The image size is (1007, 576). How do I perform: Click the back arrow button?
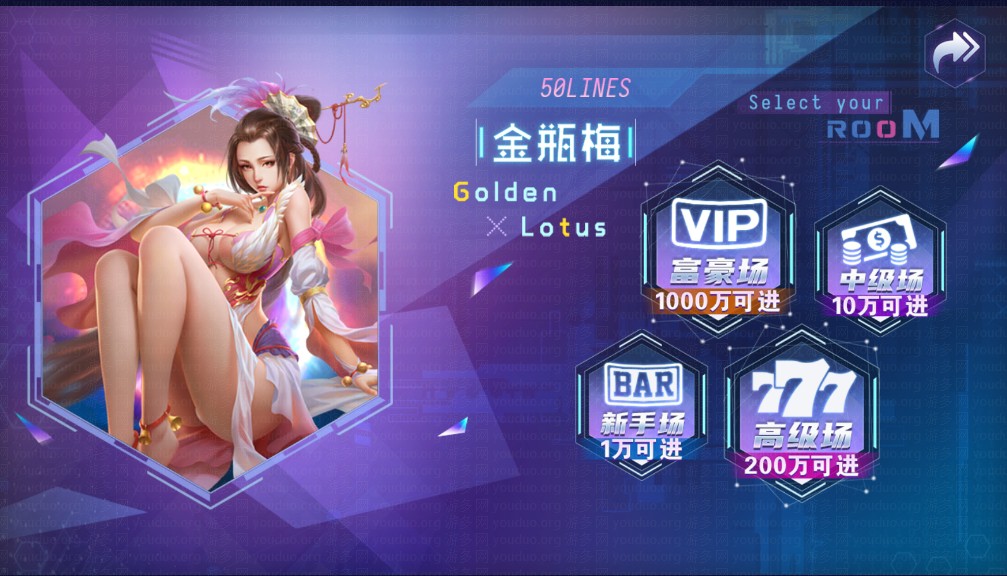(955, 51)
